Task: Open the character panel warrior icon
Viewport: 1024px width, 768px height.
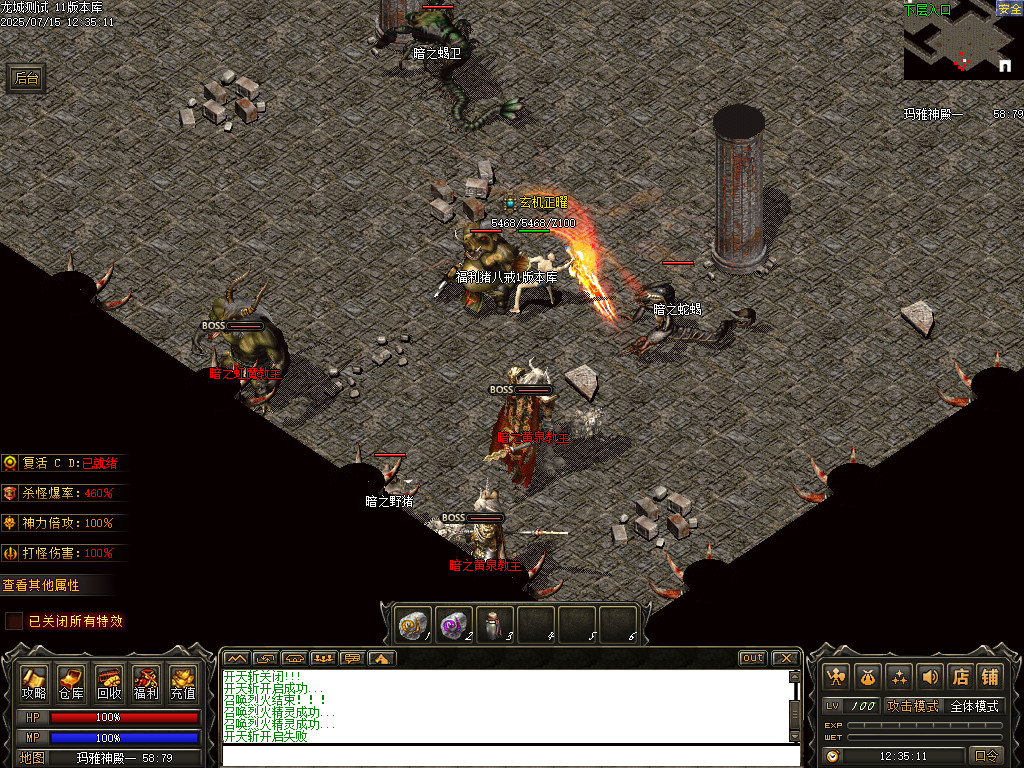Action: [836, 677]
